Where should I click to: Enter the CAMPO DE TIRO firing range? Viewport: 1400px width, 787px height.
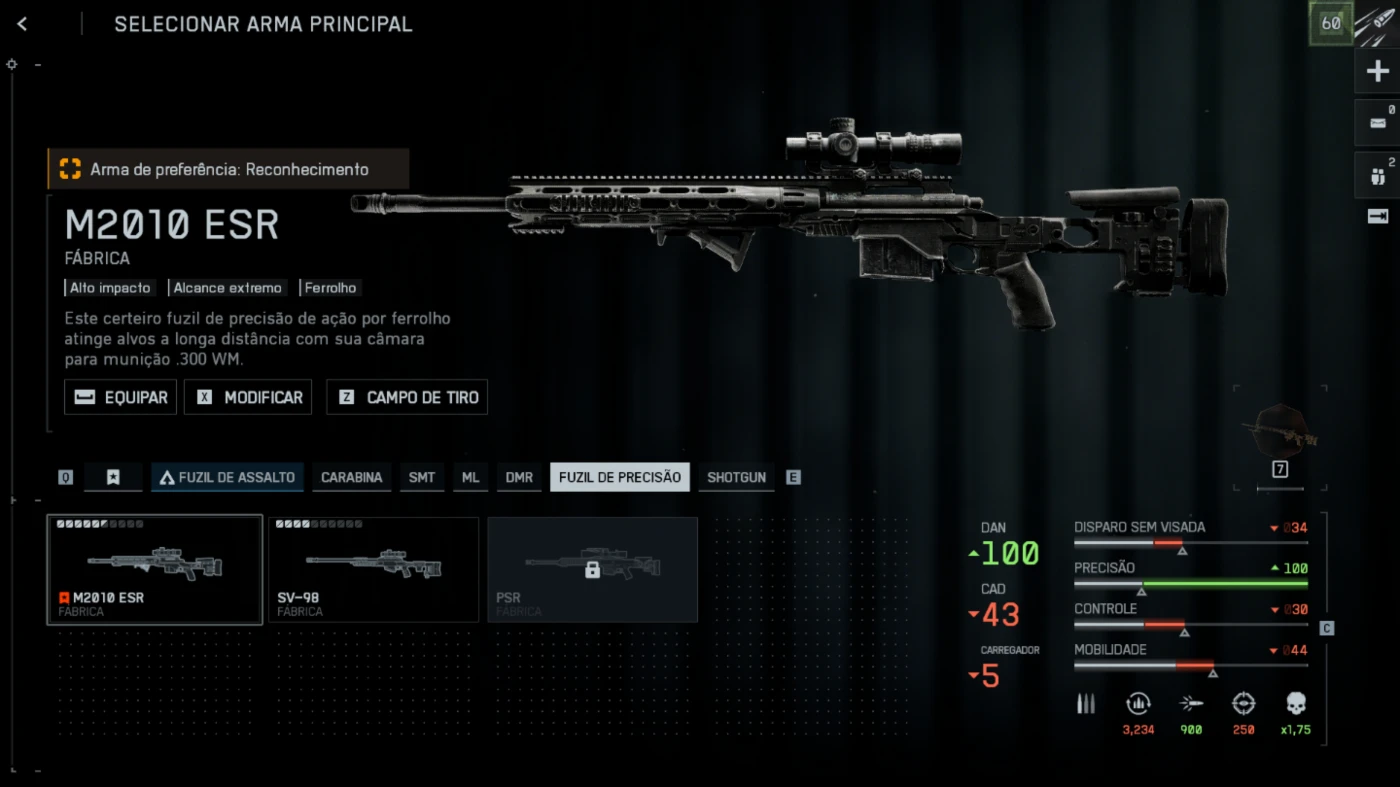(407, 397)
